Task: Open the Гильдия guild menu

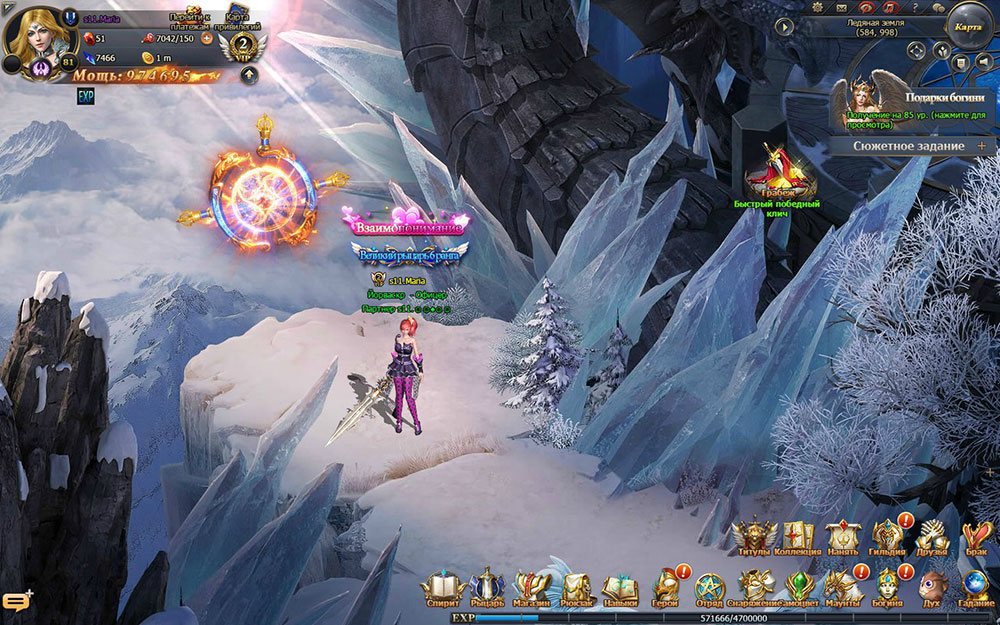Action: [x=887, y=537]
